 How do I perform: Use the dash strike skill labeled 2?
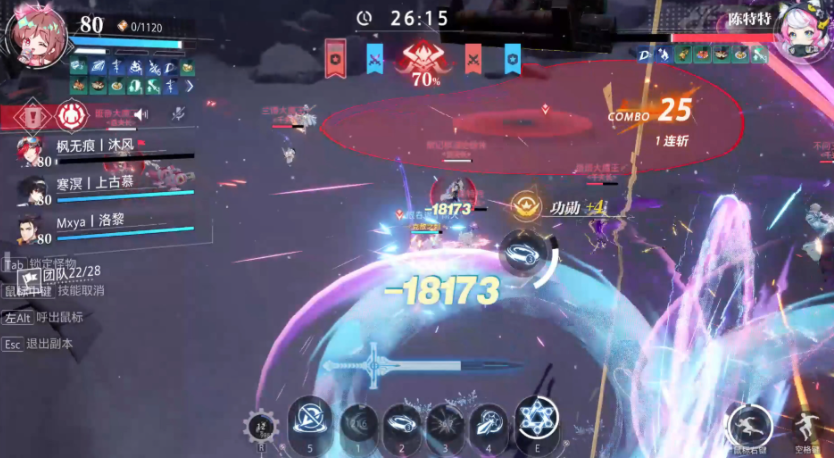tap(402, 424)
